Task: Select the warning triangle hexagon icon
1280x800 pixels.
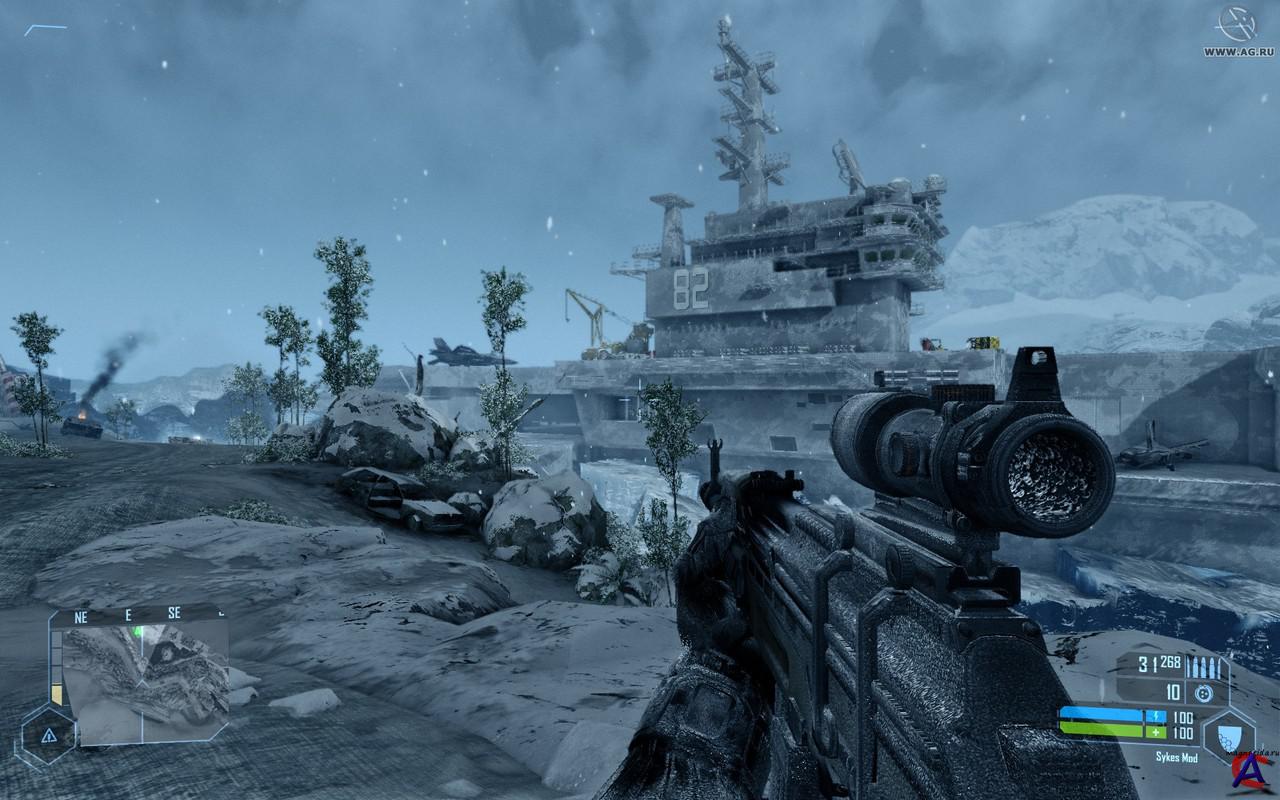Action: 48,736
